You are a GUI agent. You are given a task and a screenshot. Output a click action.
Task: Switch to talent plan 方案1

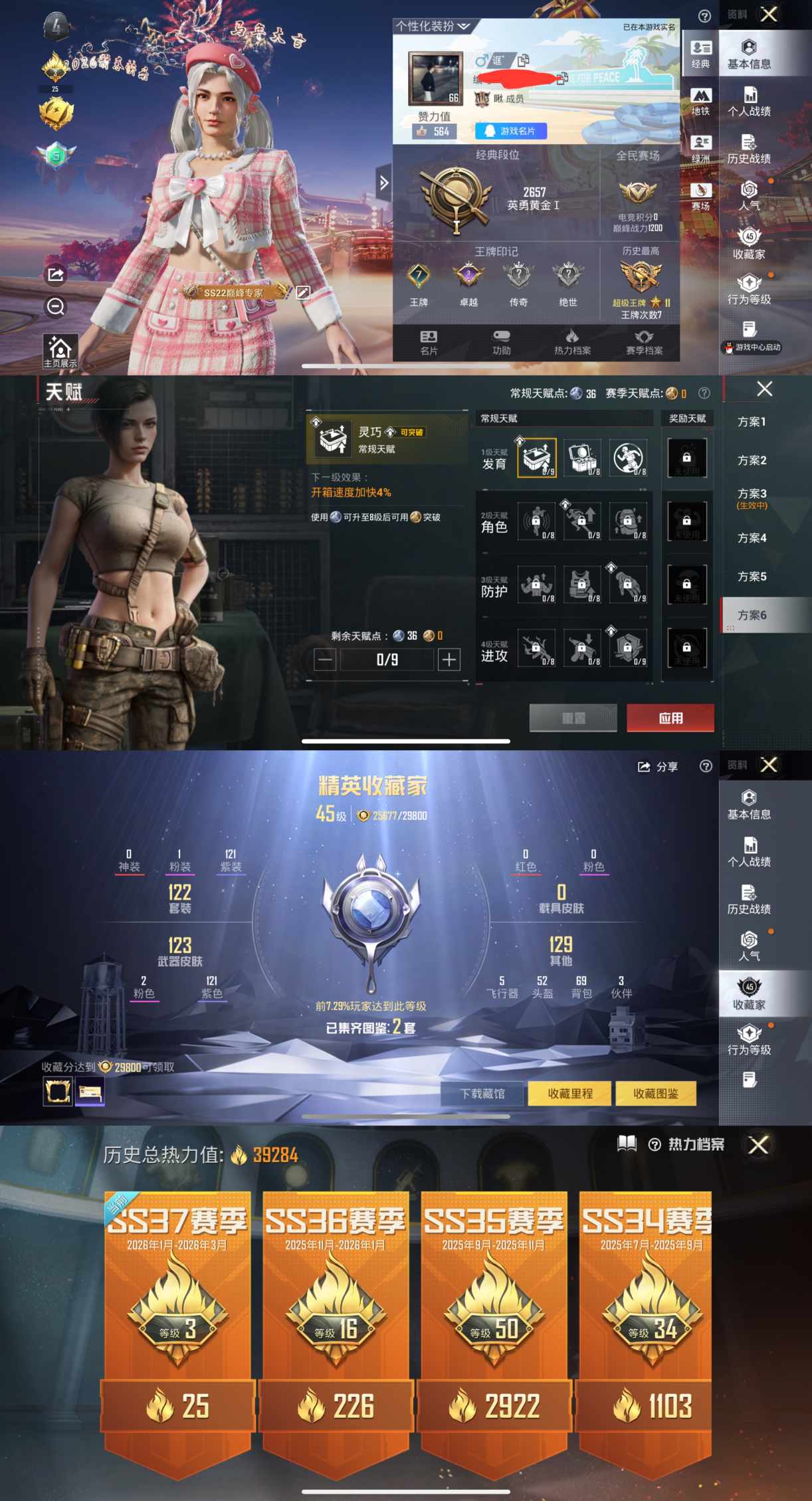pos(752,422)
